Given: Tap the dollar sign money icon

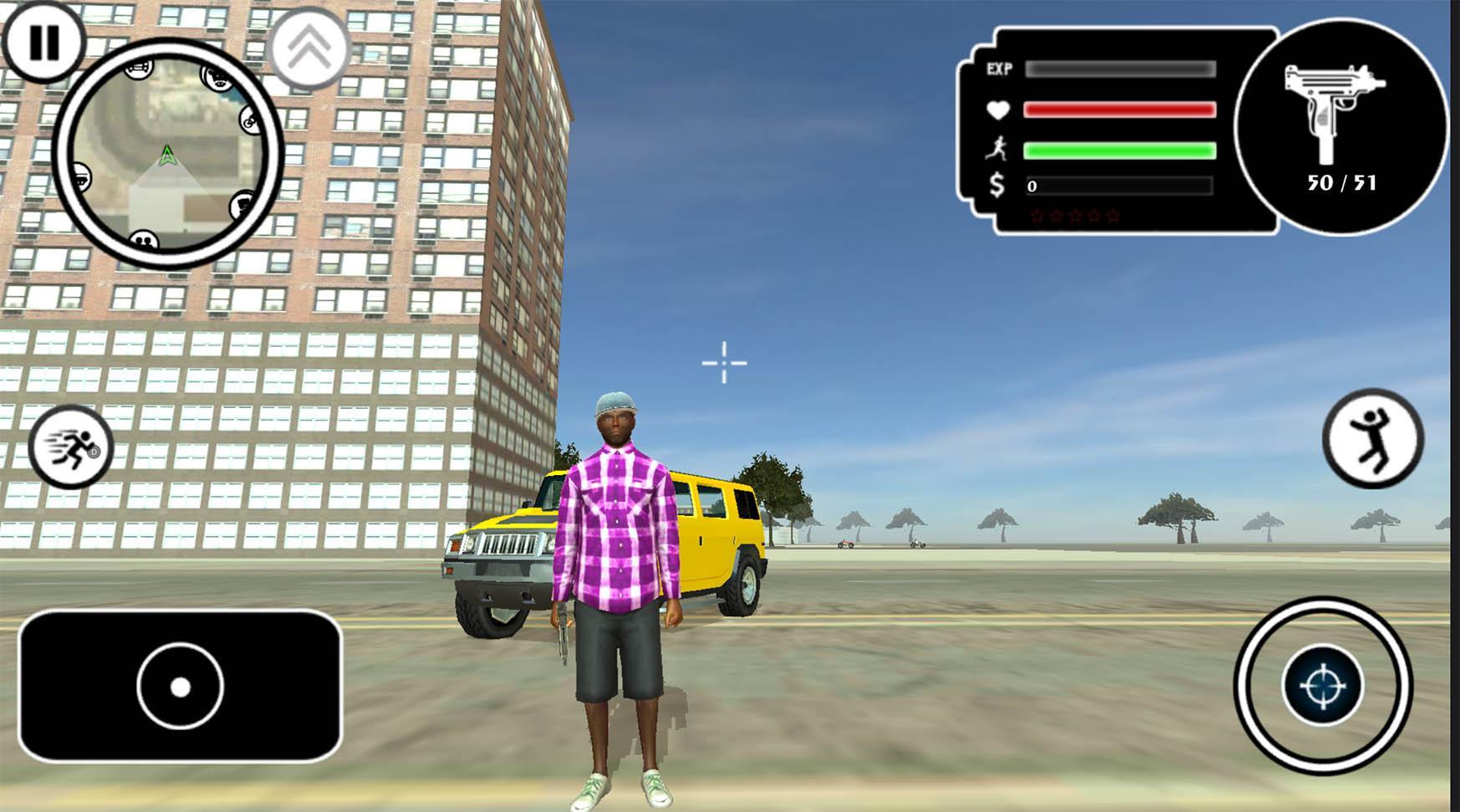Looking at the screenshot, I should pos(996,184).
